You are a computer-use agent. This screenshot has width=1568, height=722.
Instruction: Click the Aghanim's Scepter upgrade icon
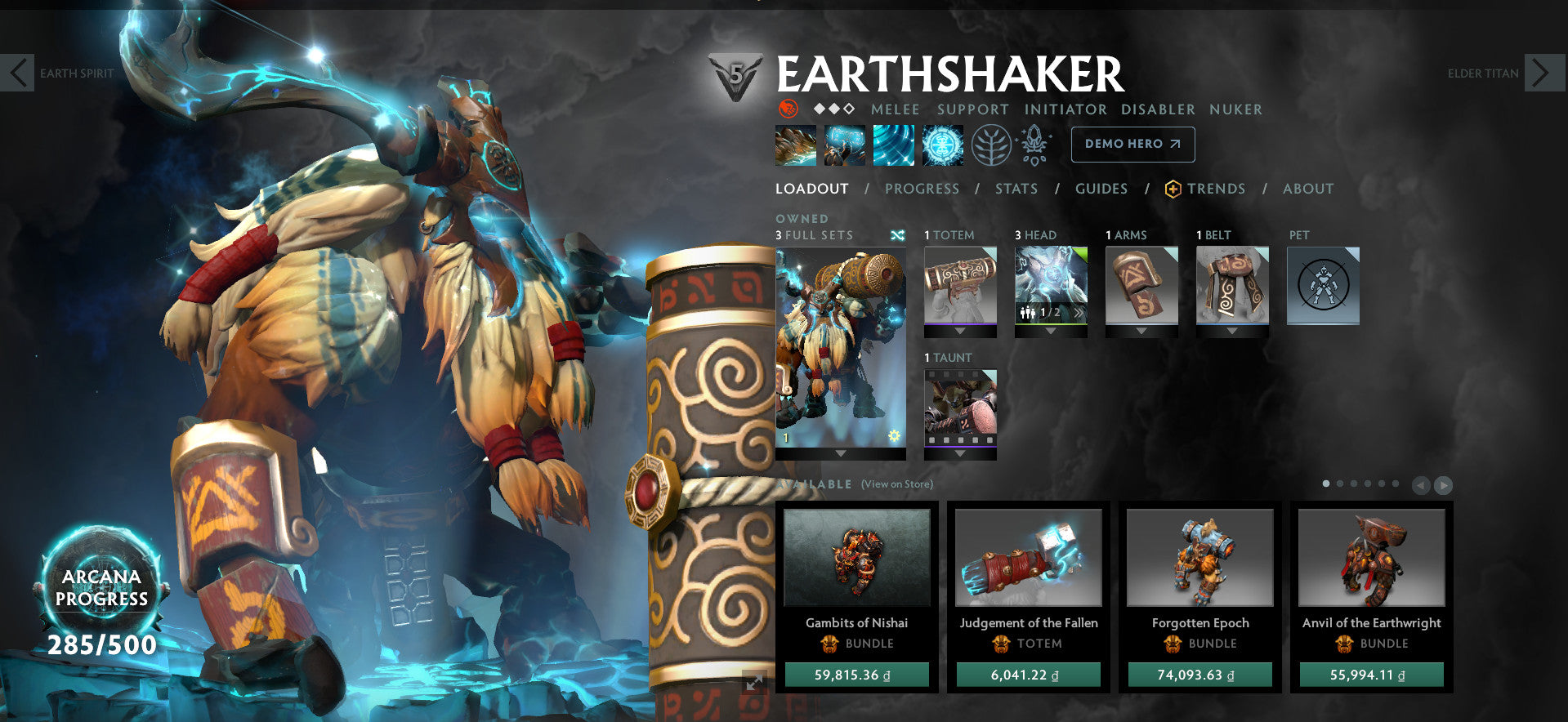[x=1032, y=145]
